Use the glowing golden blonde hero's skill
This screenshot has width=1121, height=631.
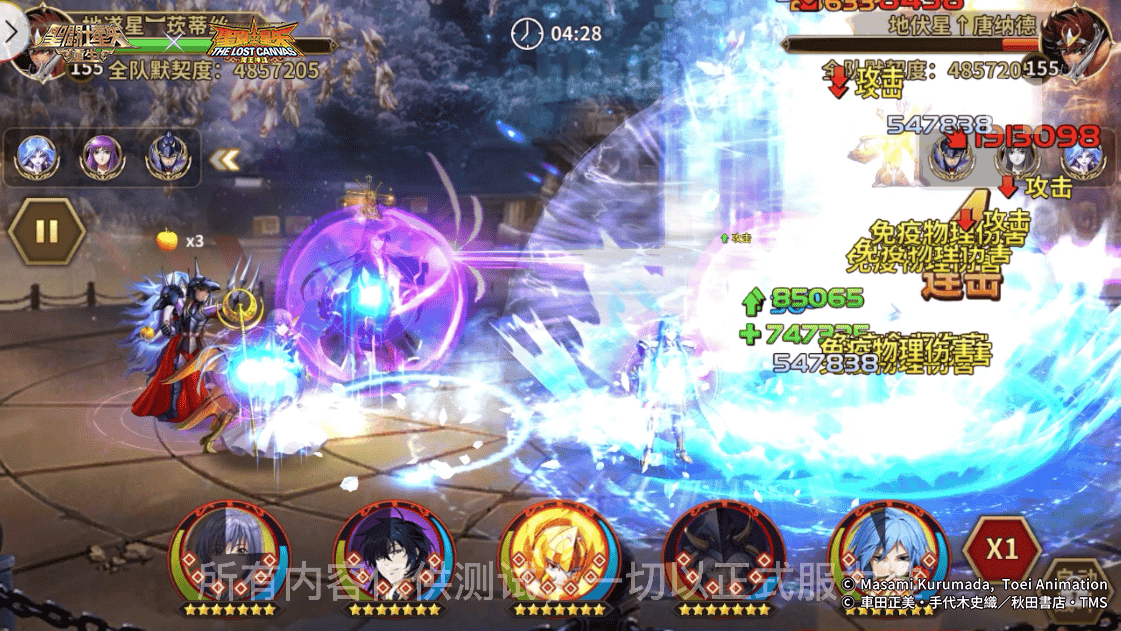click(x=558, y=553)
